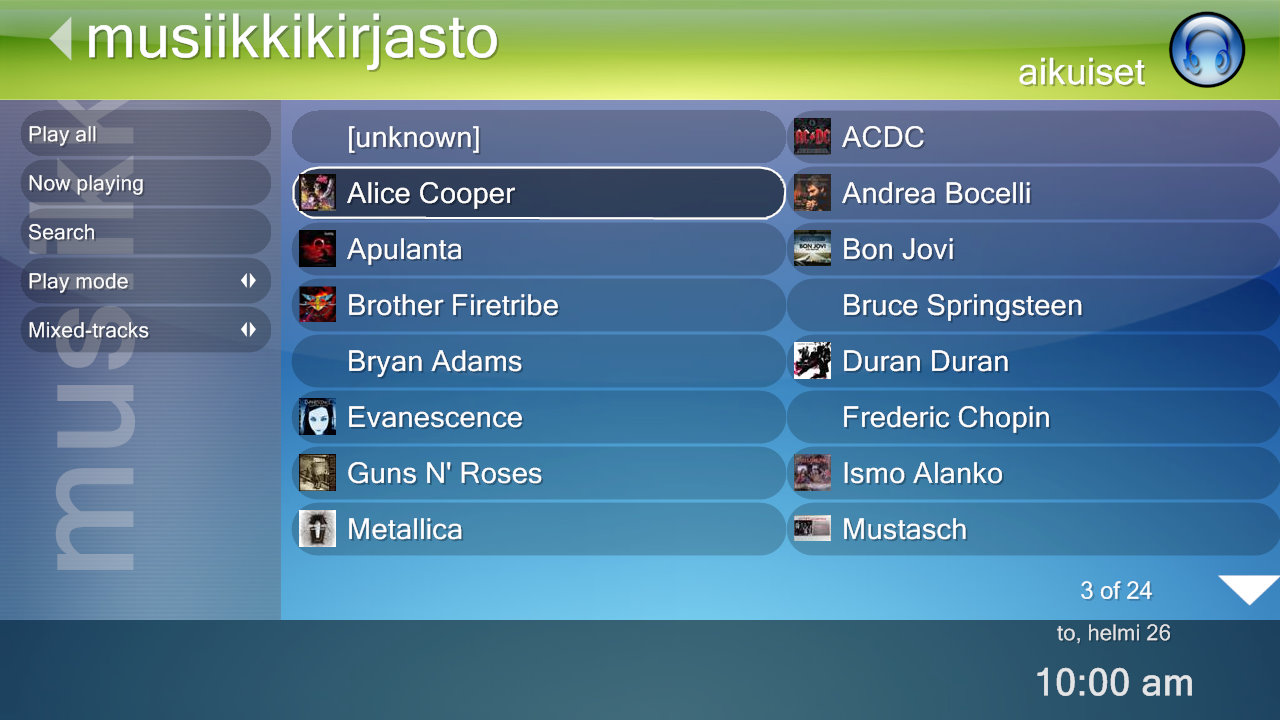Select Andrea Bocelli in the list

click(x=1033, y=193)
